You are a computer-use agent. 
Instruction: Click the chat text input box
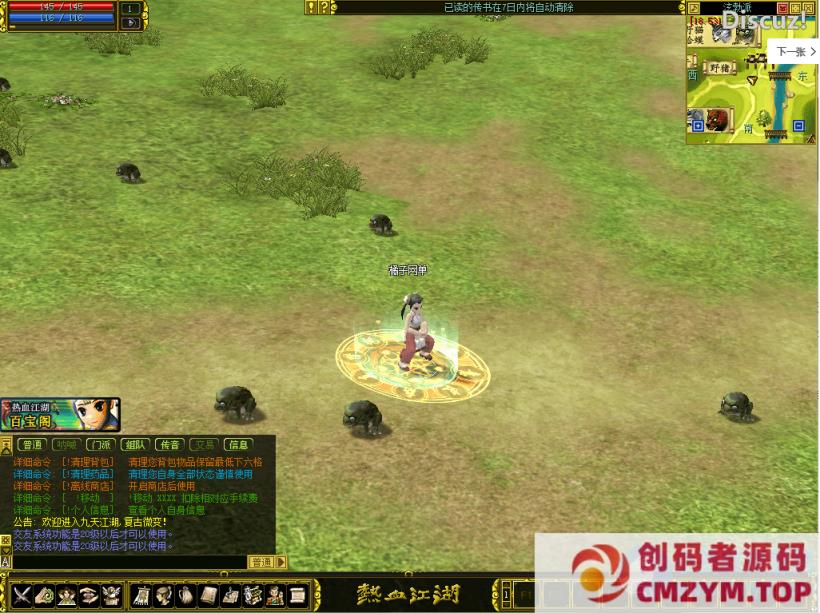tap(125, 562)
